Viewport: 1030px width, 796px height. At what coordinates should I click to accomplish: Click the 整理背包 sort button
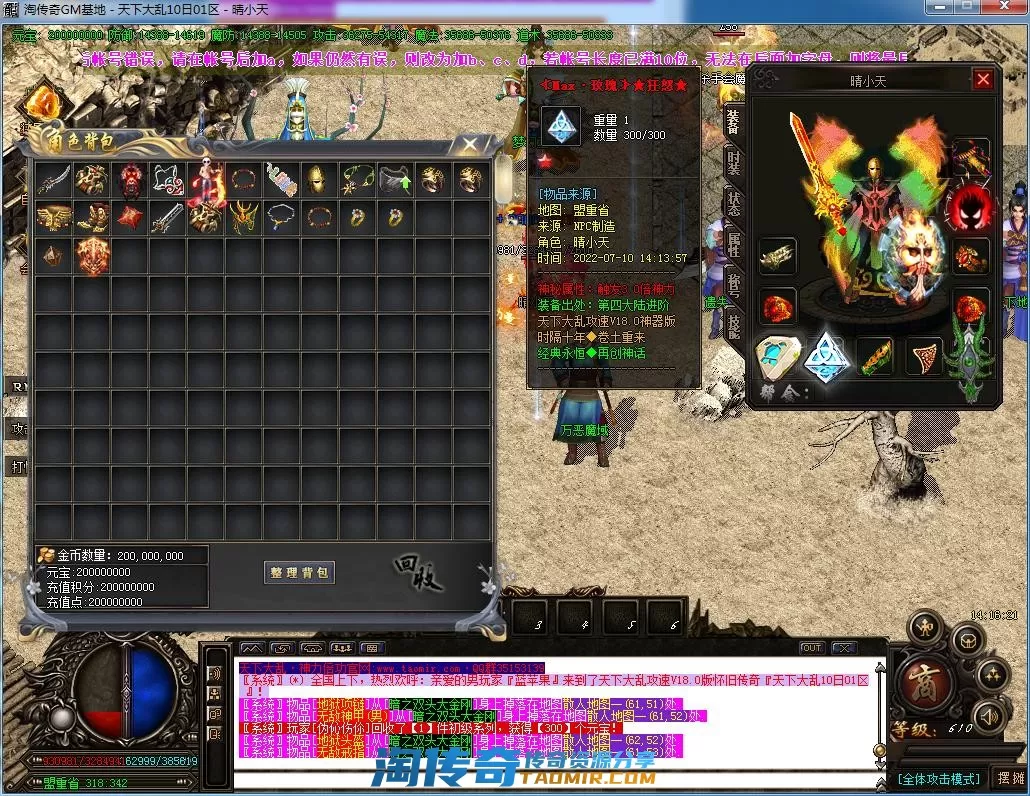pos(299,572)
